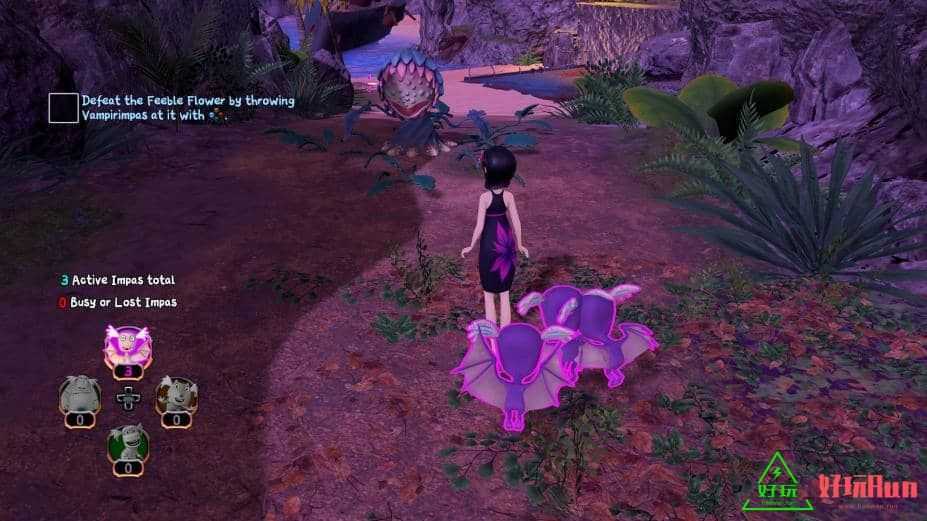
Task: Select the green-backed Impa icon
Action: (127, 441)
